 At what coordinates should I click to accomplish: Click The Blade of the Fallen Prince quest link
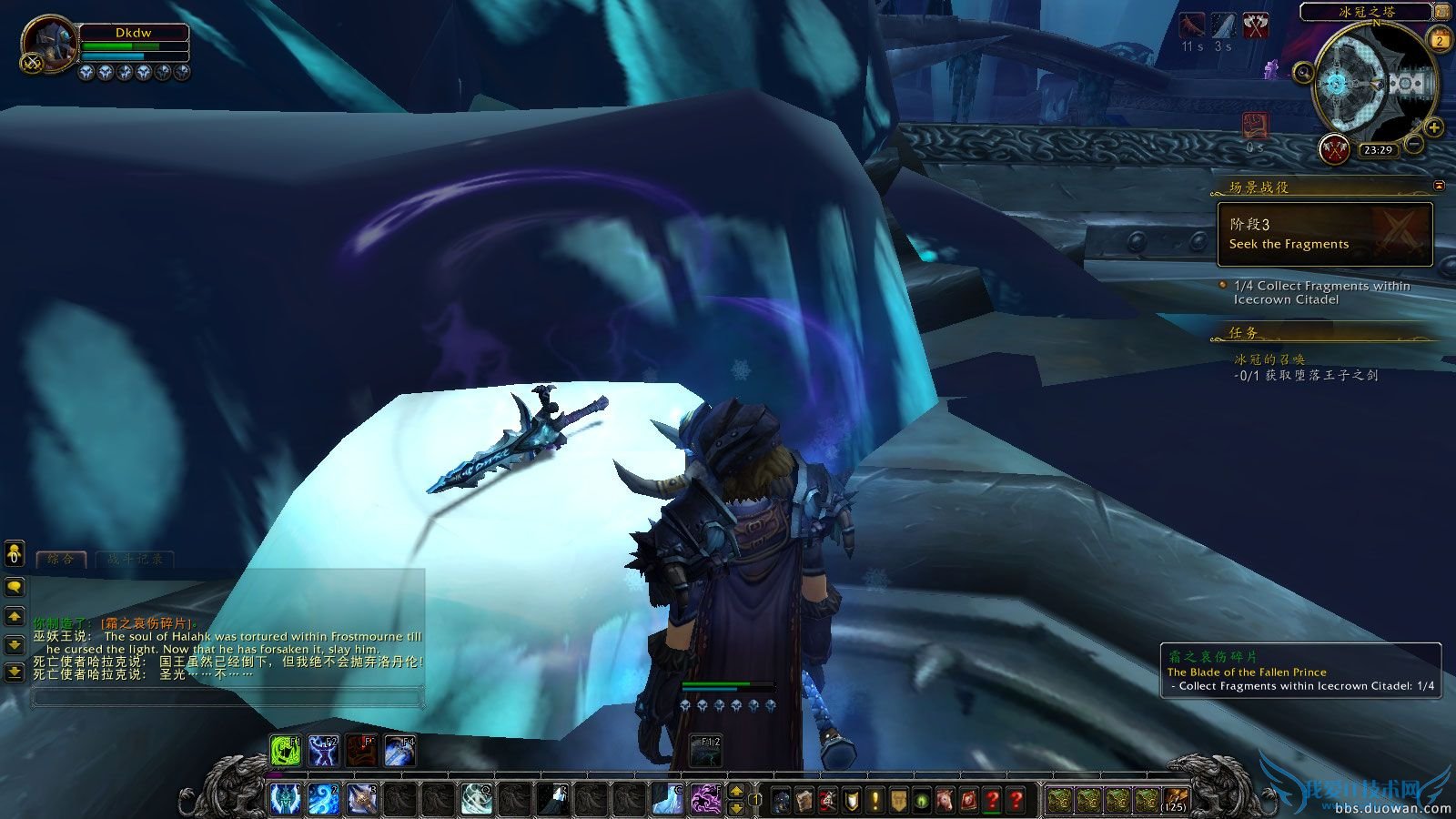pyautogui.click(x=1248, y=672)
